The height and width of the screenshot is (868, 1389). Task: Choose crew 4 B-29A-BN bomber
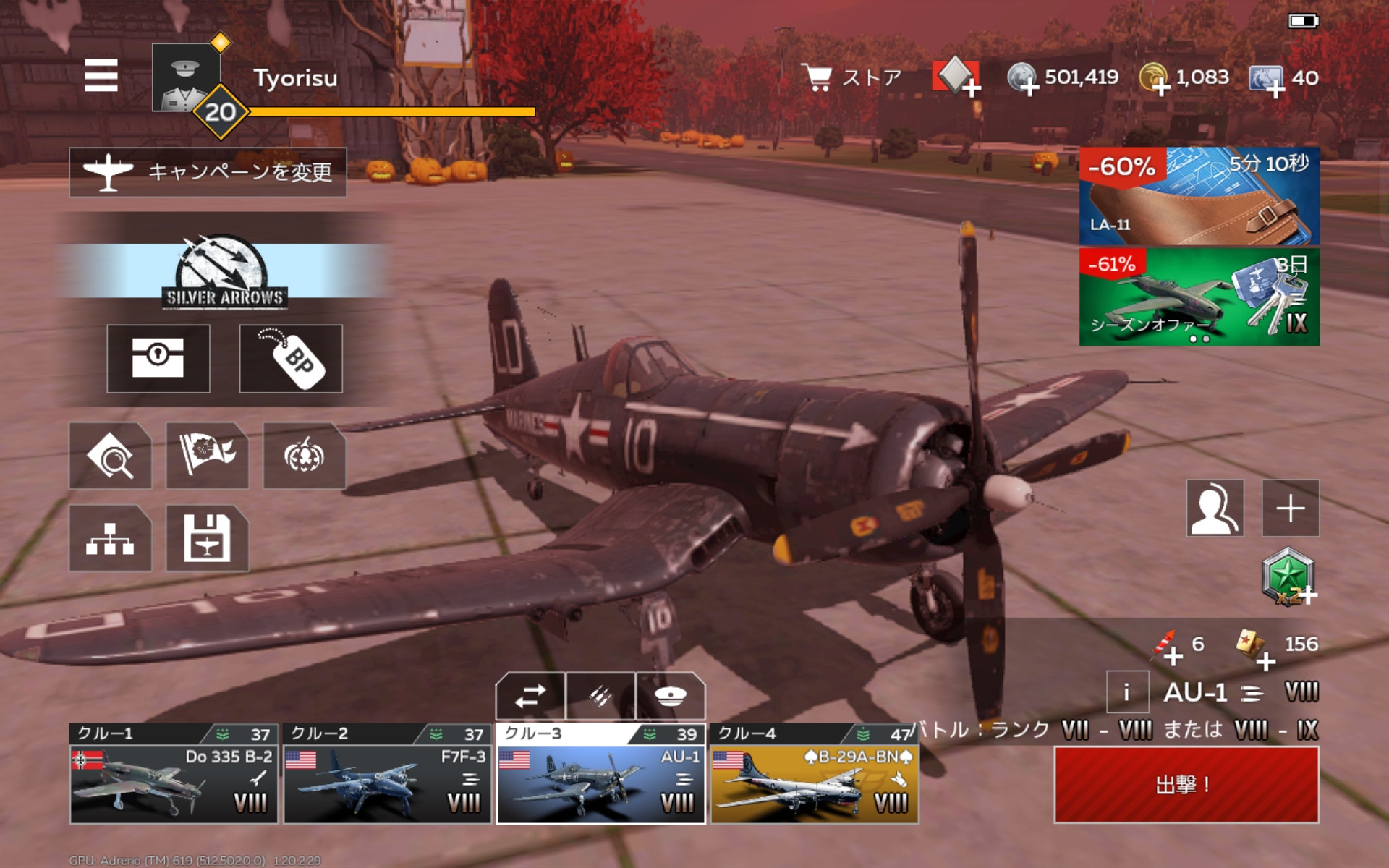pos(814,774)
